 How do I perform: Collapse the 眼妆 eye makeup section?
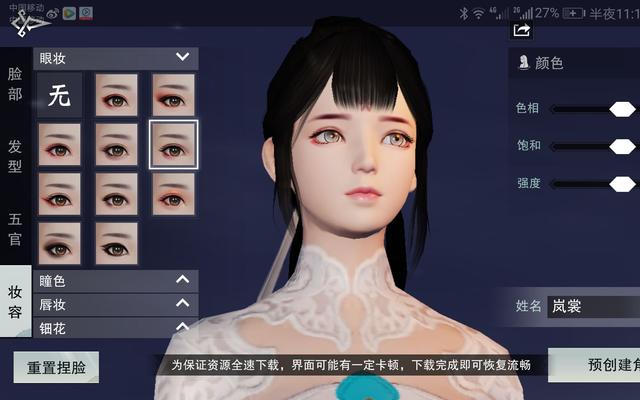(181, 58)
